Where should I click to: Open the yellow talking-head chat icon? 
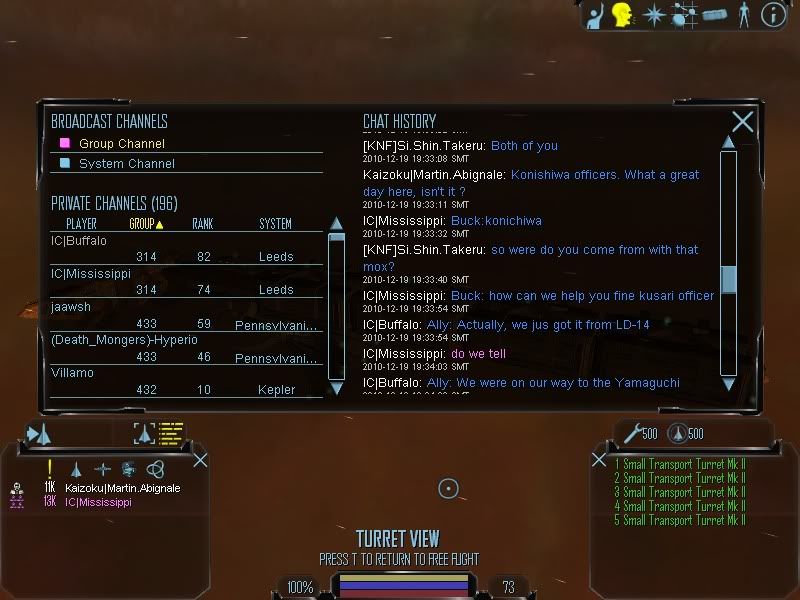click(x=622, y=14)
